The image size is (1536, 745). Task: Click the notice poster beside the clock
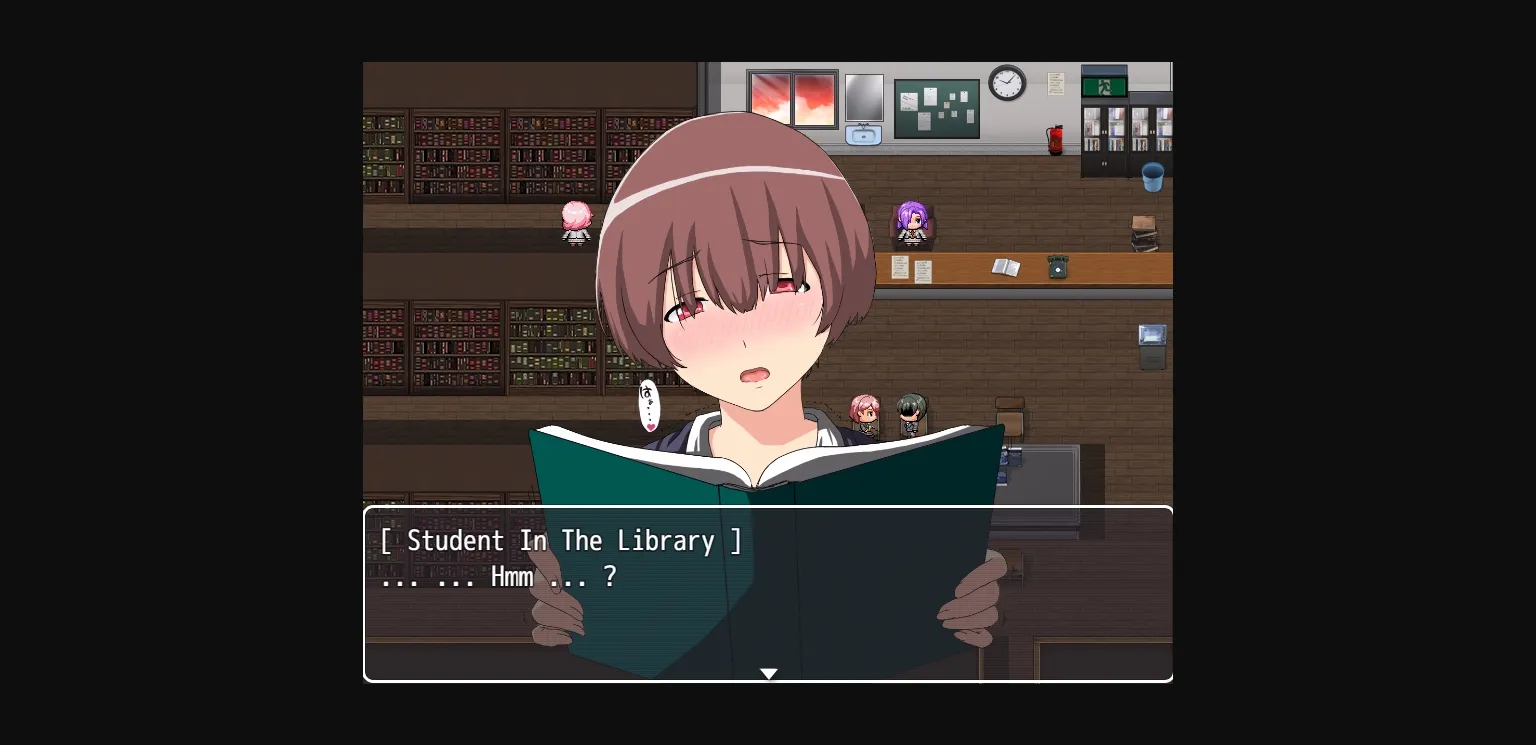(1056, 84)
